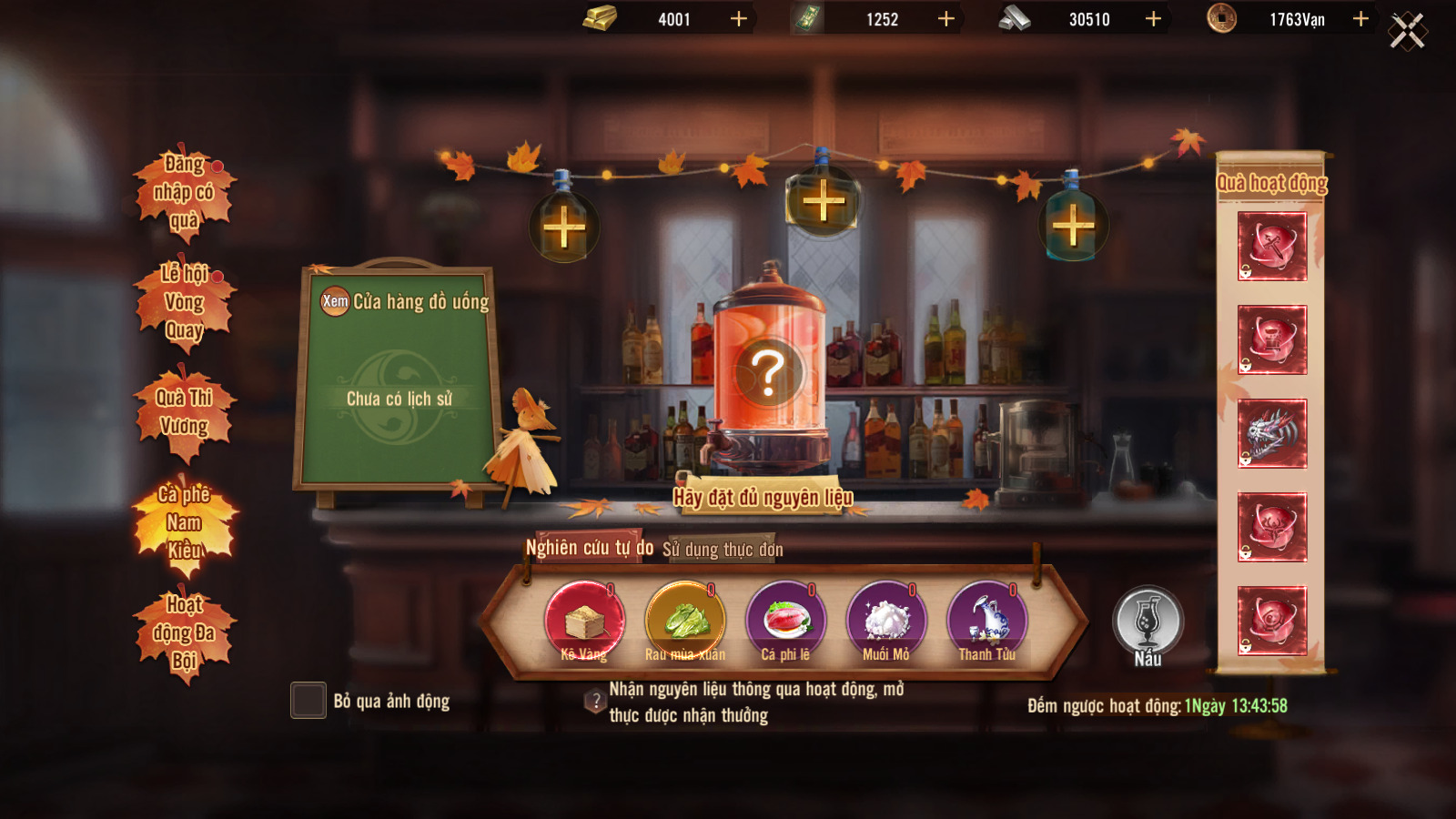1456x819 pixels.
Task: Add more green banknotes with the plus
Action: pos(946,19)
